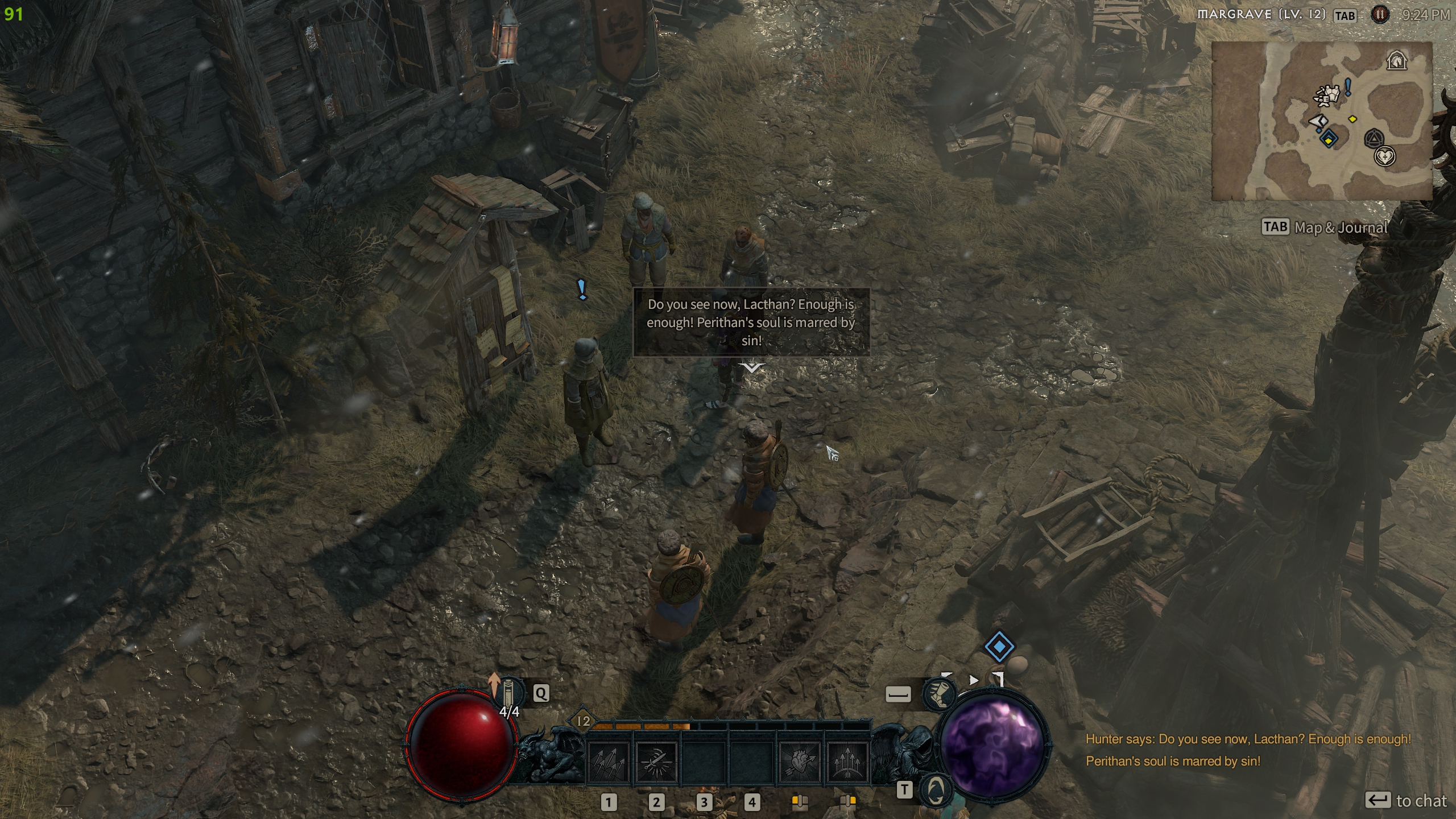
Task: Open the minimap
Action: pos(1321,121)
